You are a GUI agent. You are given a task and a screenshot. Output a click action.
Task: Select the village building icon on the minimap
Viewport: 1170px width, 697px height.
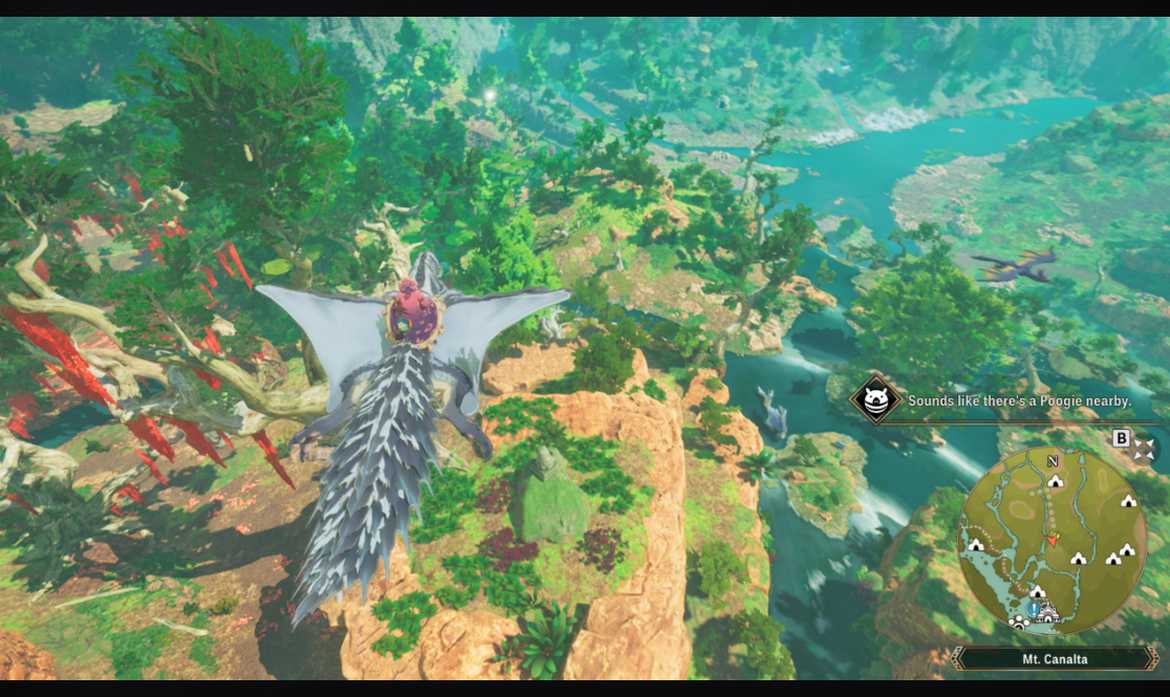click(1050, 610)
